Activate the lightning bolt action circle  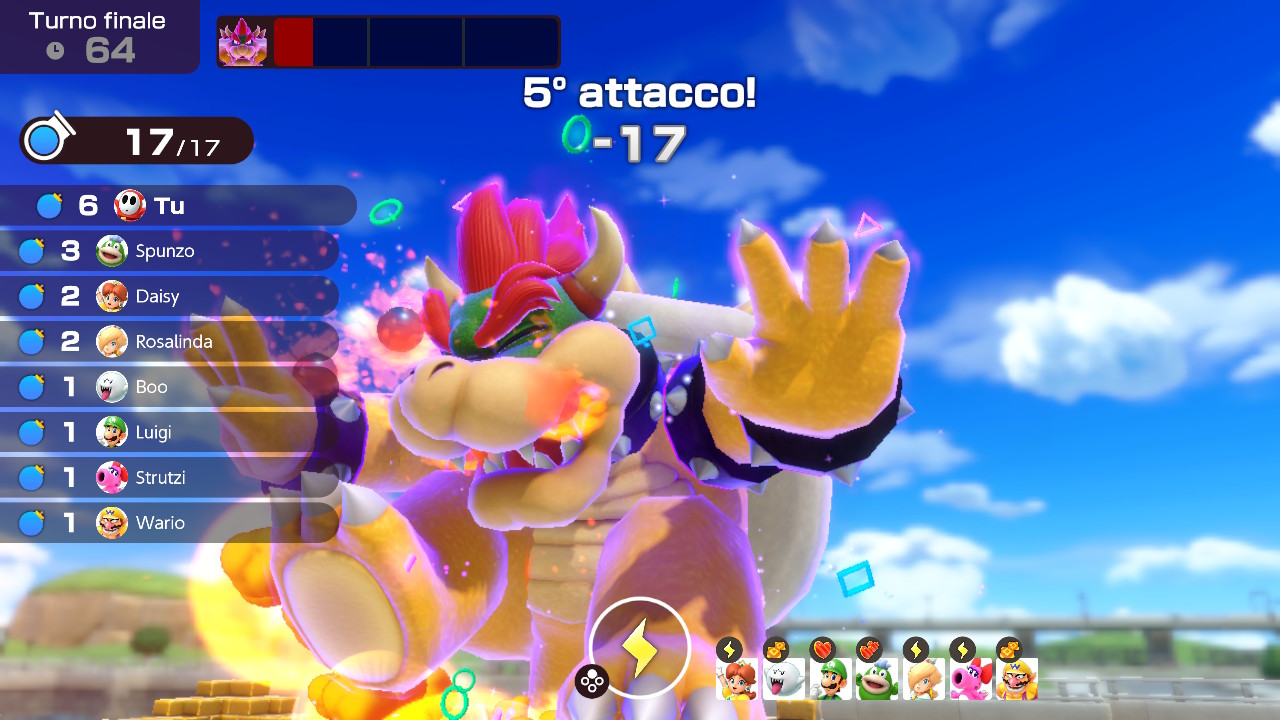point(640,648)
